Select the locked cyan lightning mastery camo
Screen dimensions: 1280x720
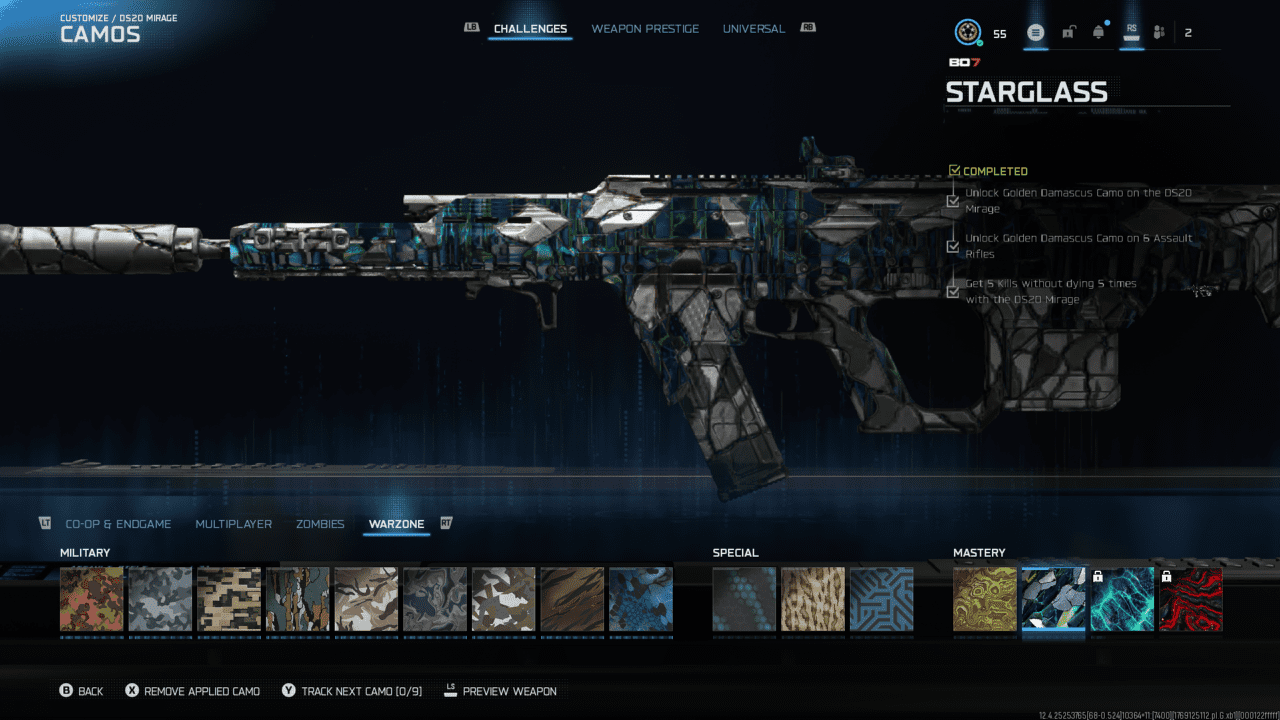(1122, 599)
